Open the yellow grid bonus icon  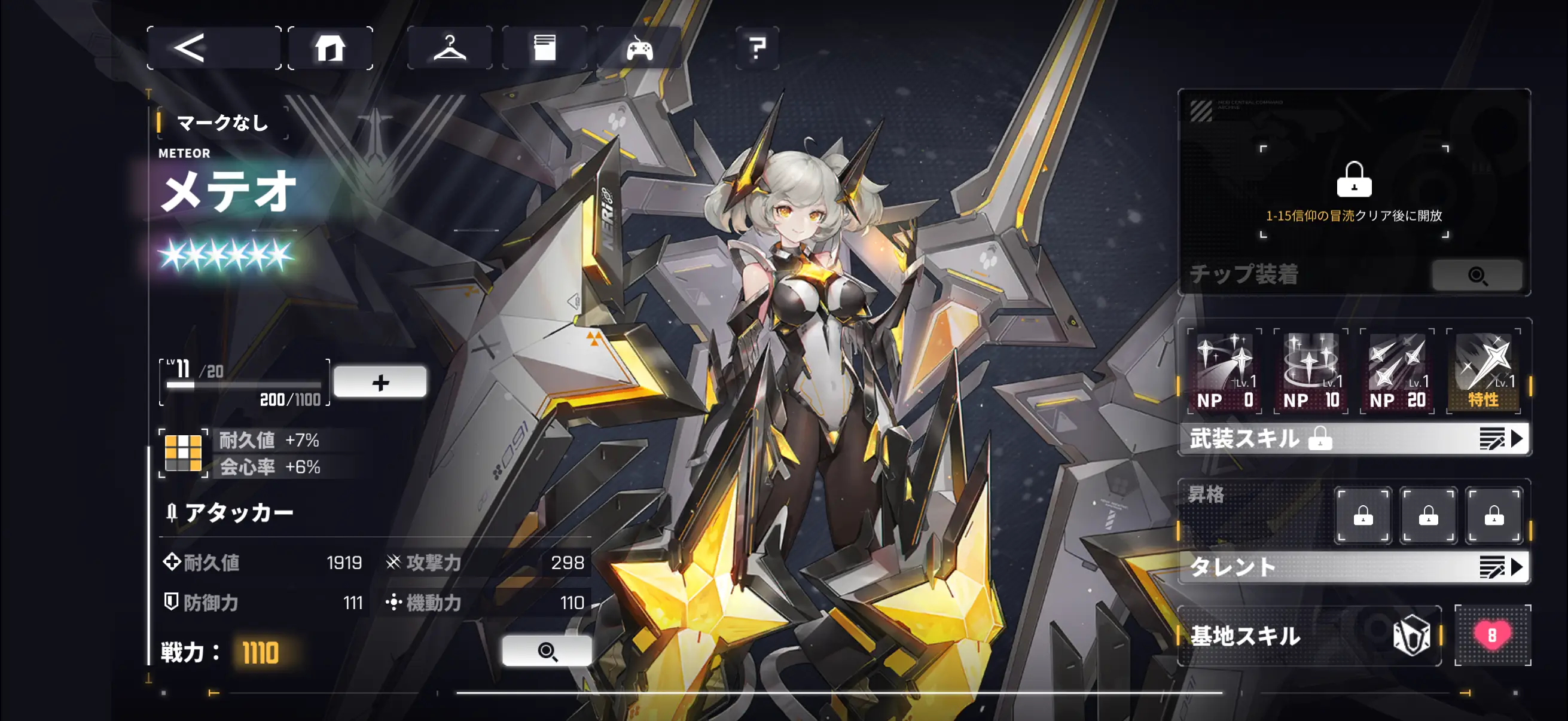pyautogui.click(x=183, y=453)
